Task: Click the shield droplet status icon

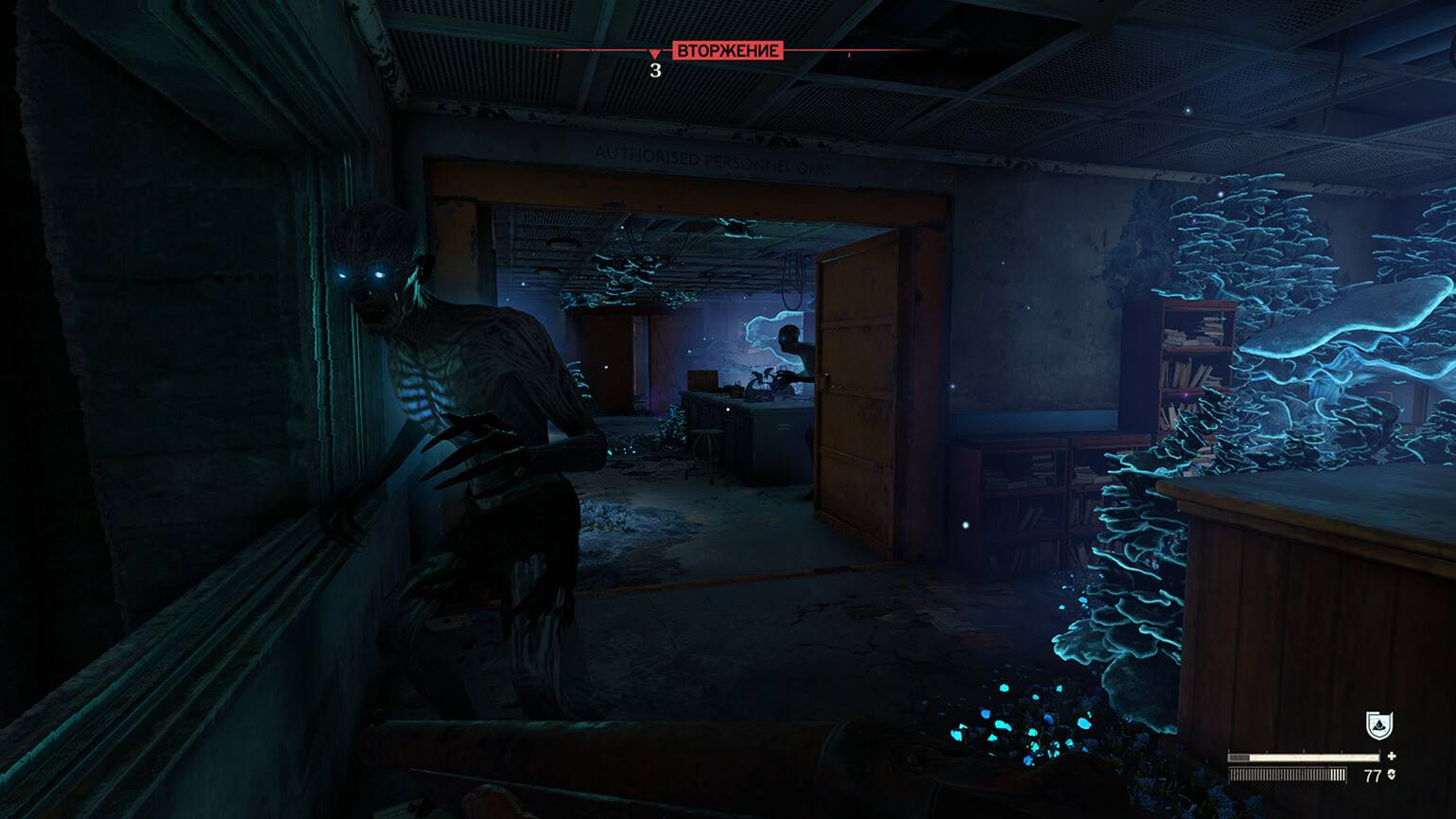Action: tap(1378, 725)
